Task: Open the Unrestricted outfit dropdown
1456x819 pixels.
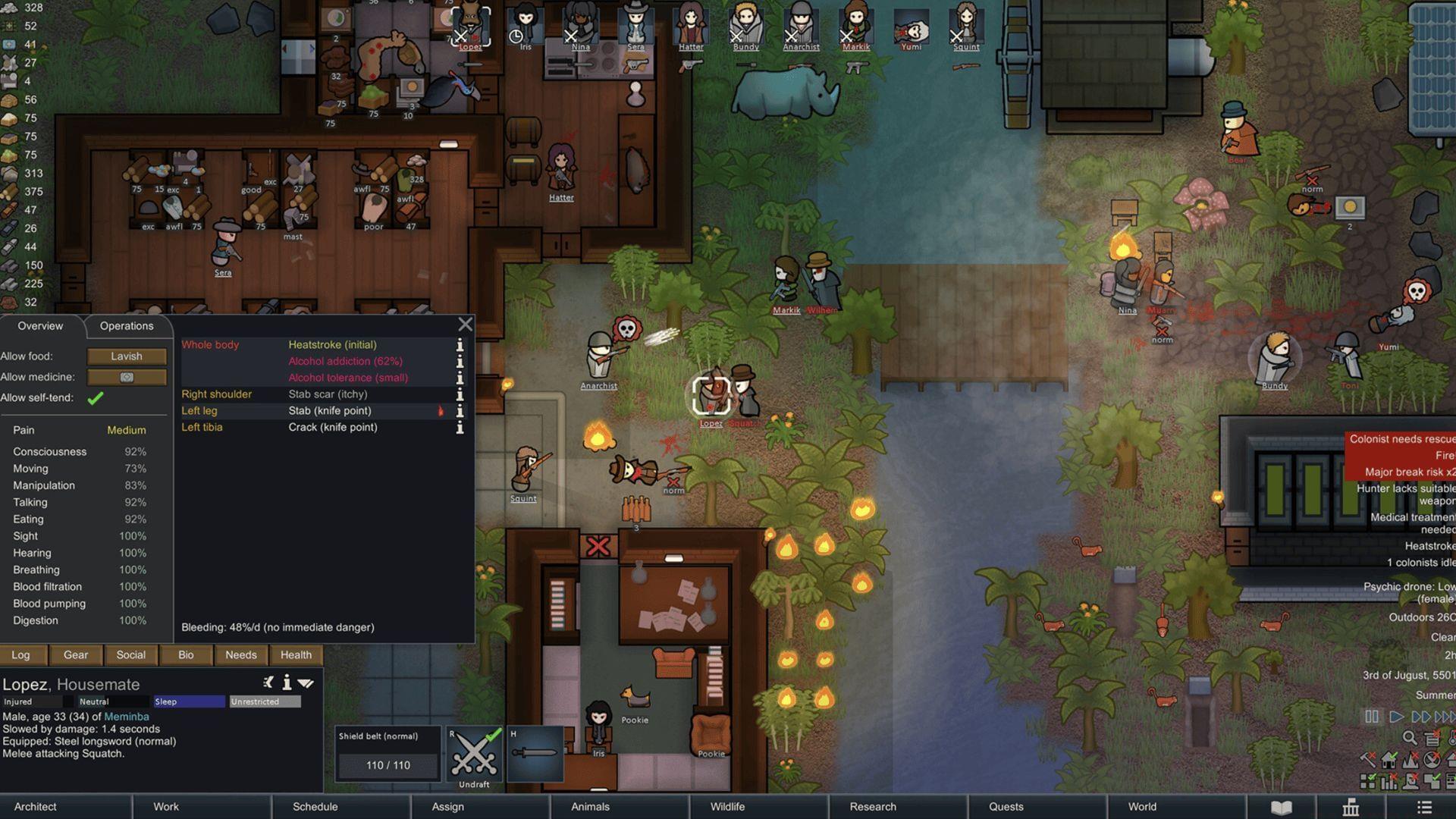Action: [x=264, y=701]
